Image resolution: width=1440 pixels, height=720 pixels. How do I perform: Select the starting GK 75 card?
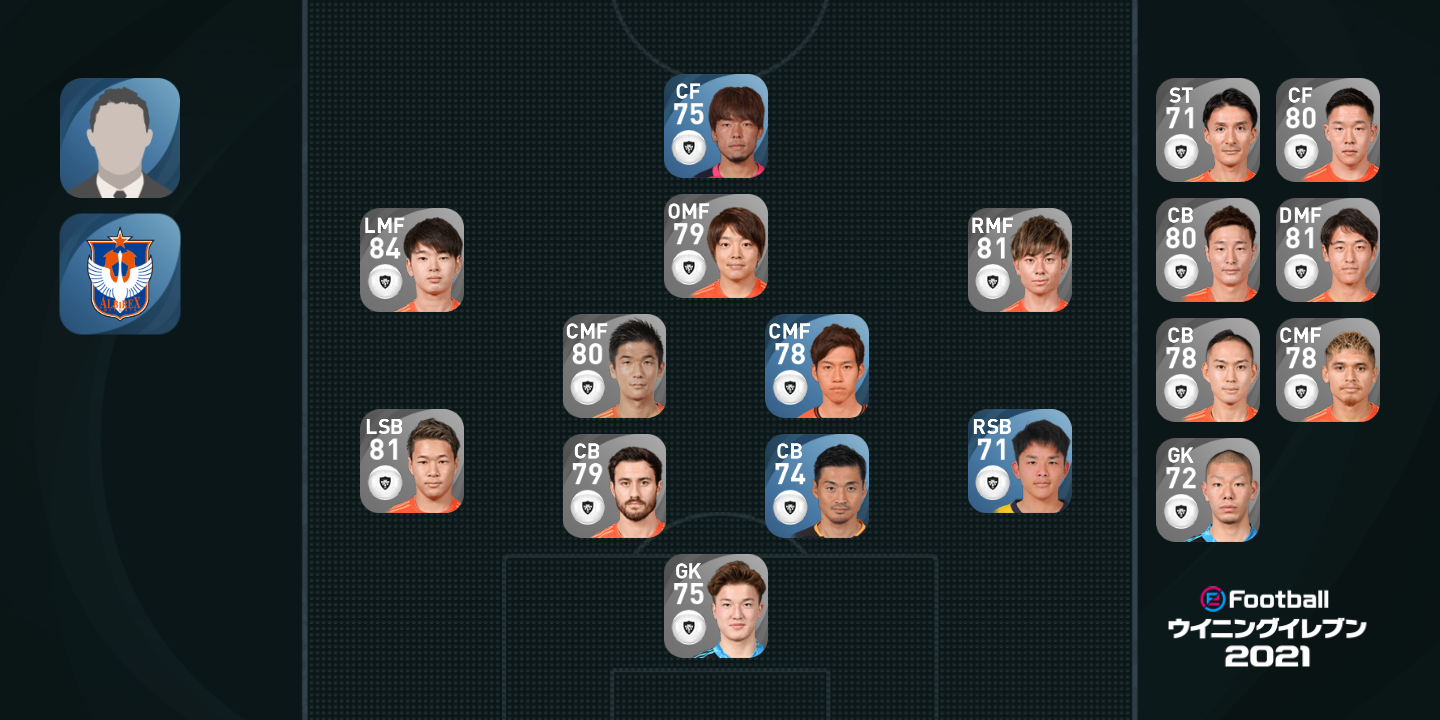(x=716, y=606)
